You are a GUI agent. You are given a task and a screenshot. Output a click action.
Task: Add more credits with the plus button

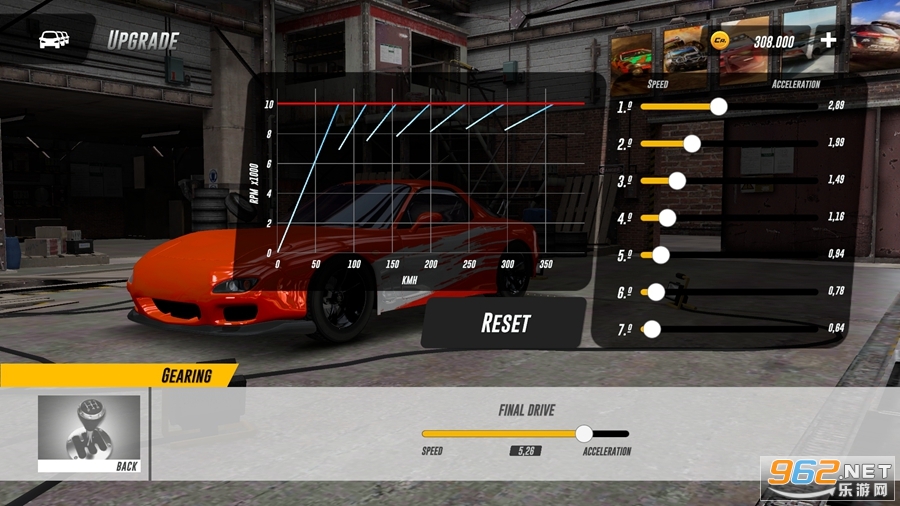tap(827, 41)
